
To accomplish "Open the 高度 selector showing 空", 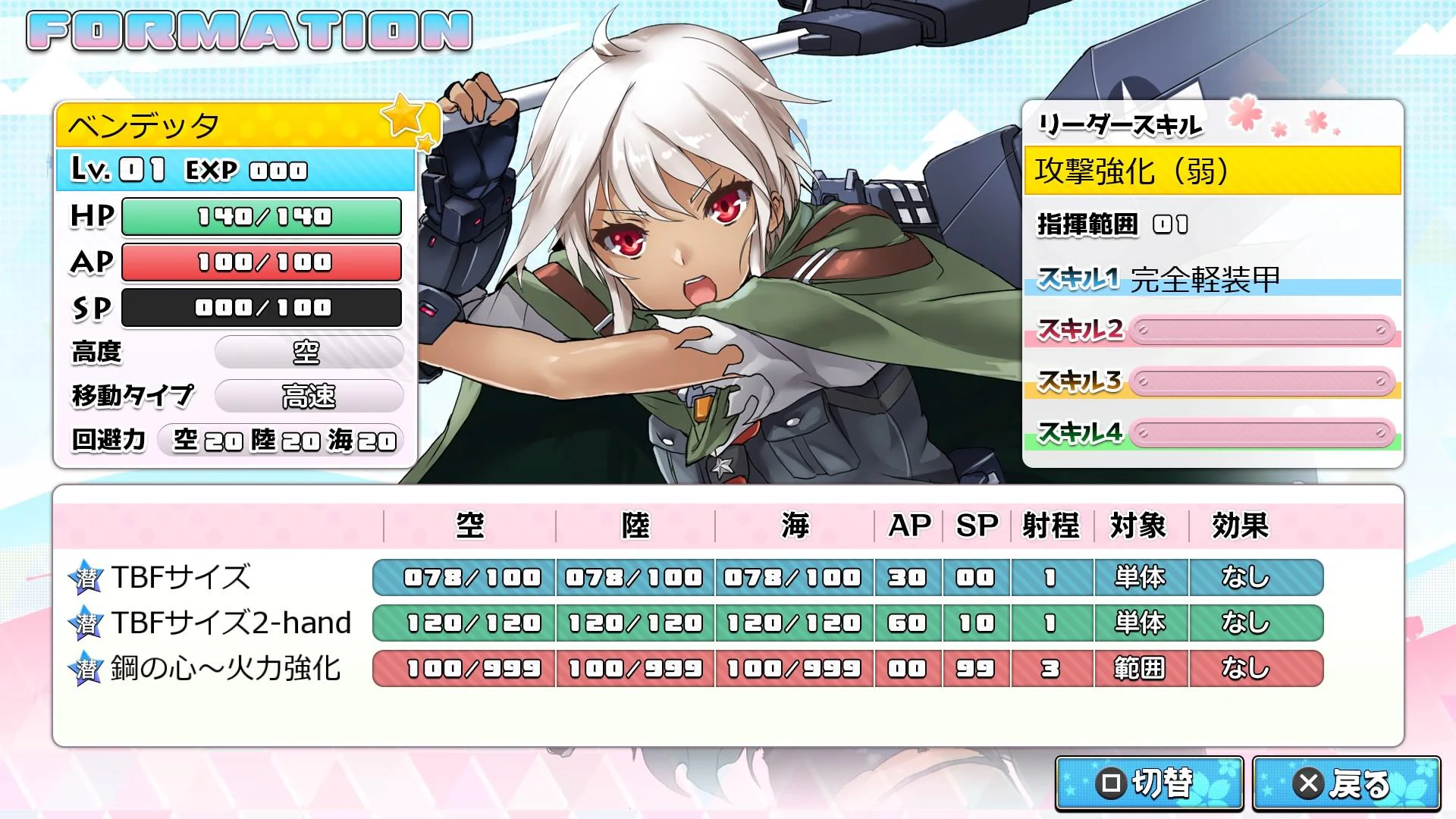I will [x=308, y=352].
